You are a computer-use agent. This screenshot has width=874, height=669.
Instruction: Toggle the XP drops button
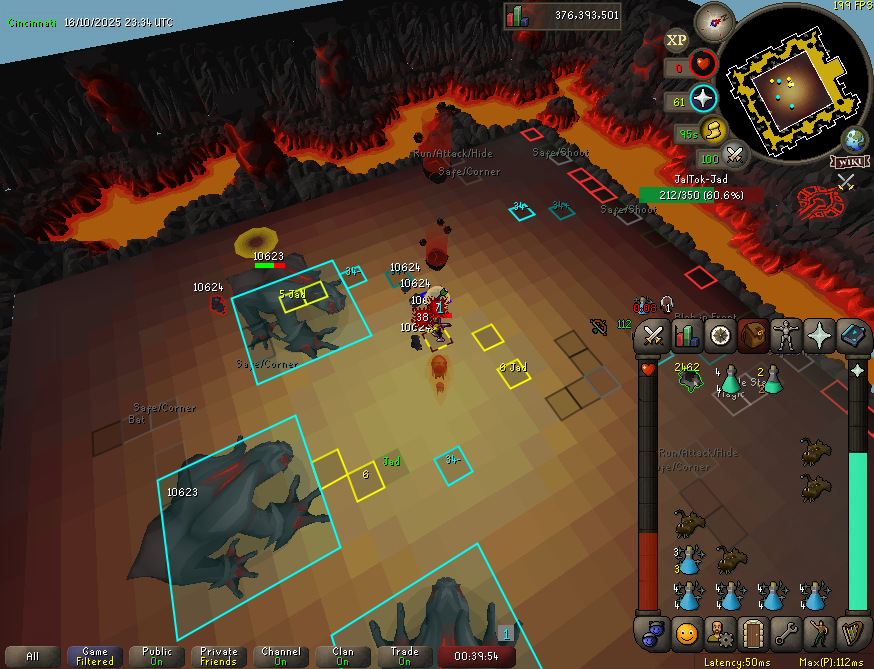pos(677,40)
